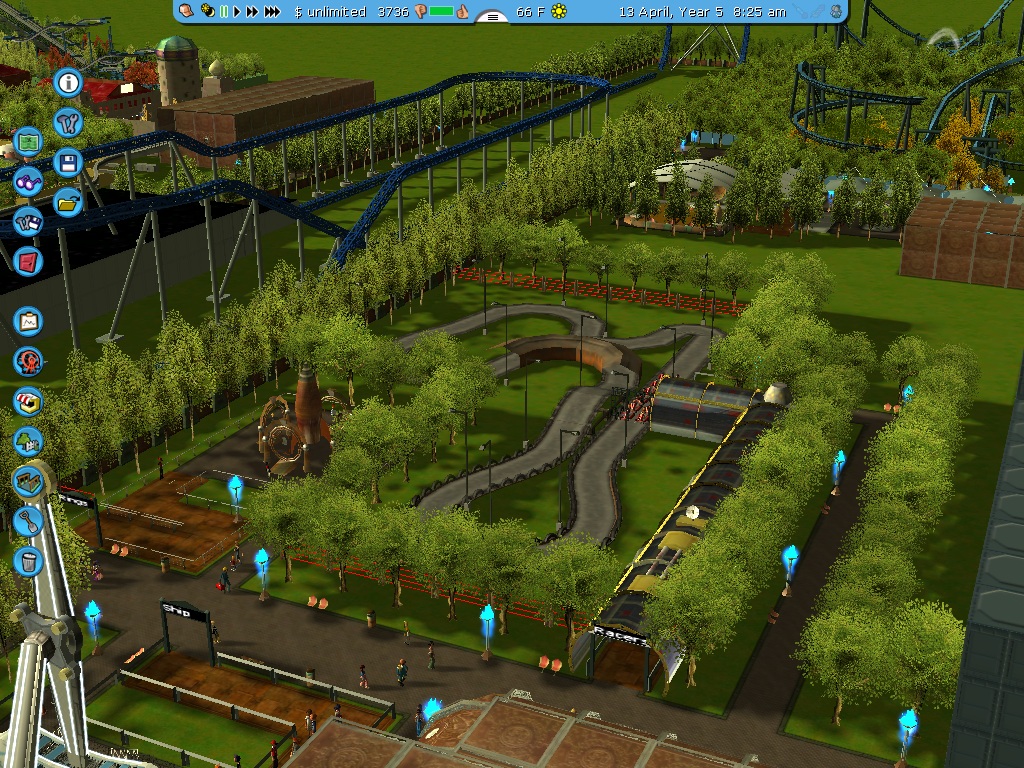
Task: Set game speed to double fast-forward
Action: [253, 12]
